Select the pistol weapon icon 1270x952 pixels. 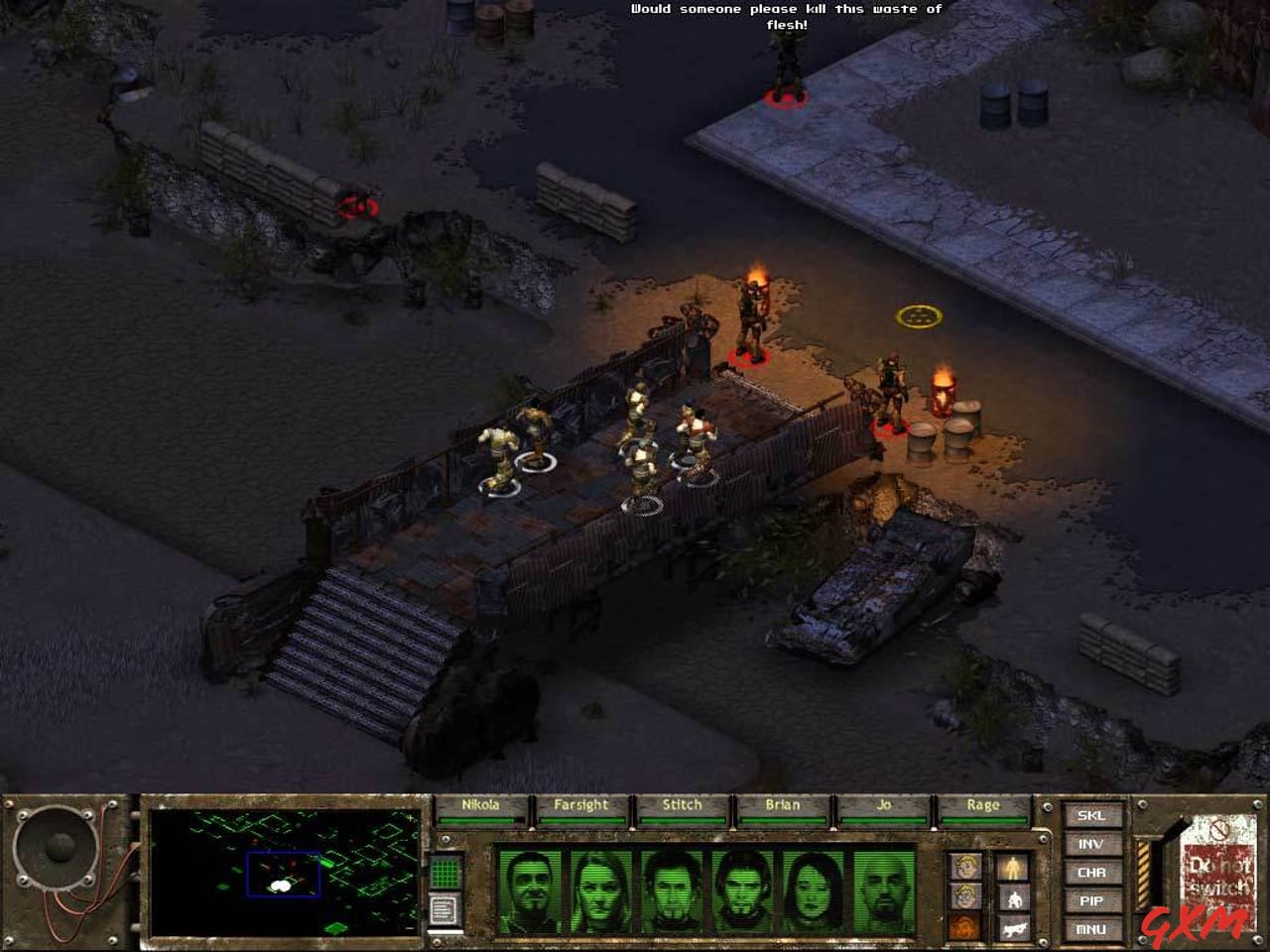(1014, 929)
